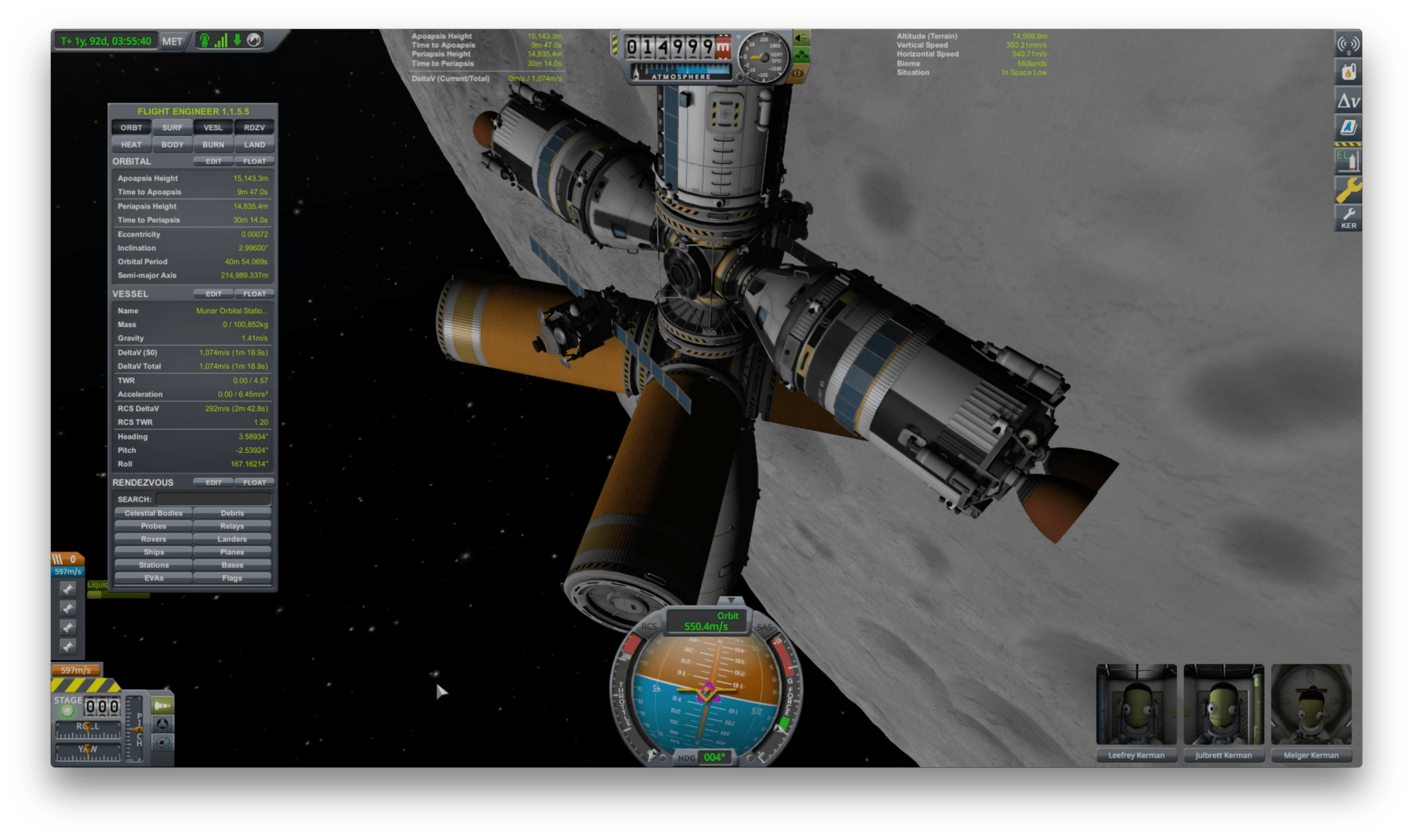
Task: Choose the Stations target filter
Action: tap(153, 565)
